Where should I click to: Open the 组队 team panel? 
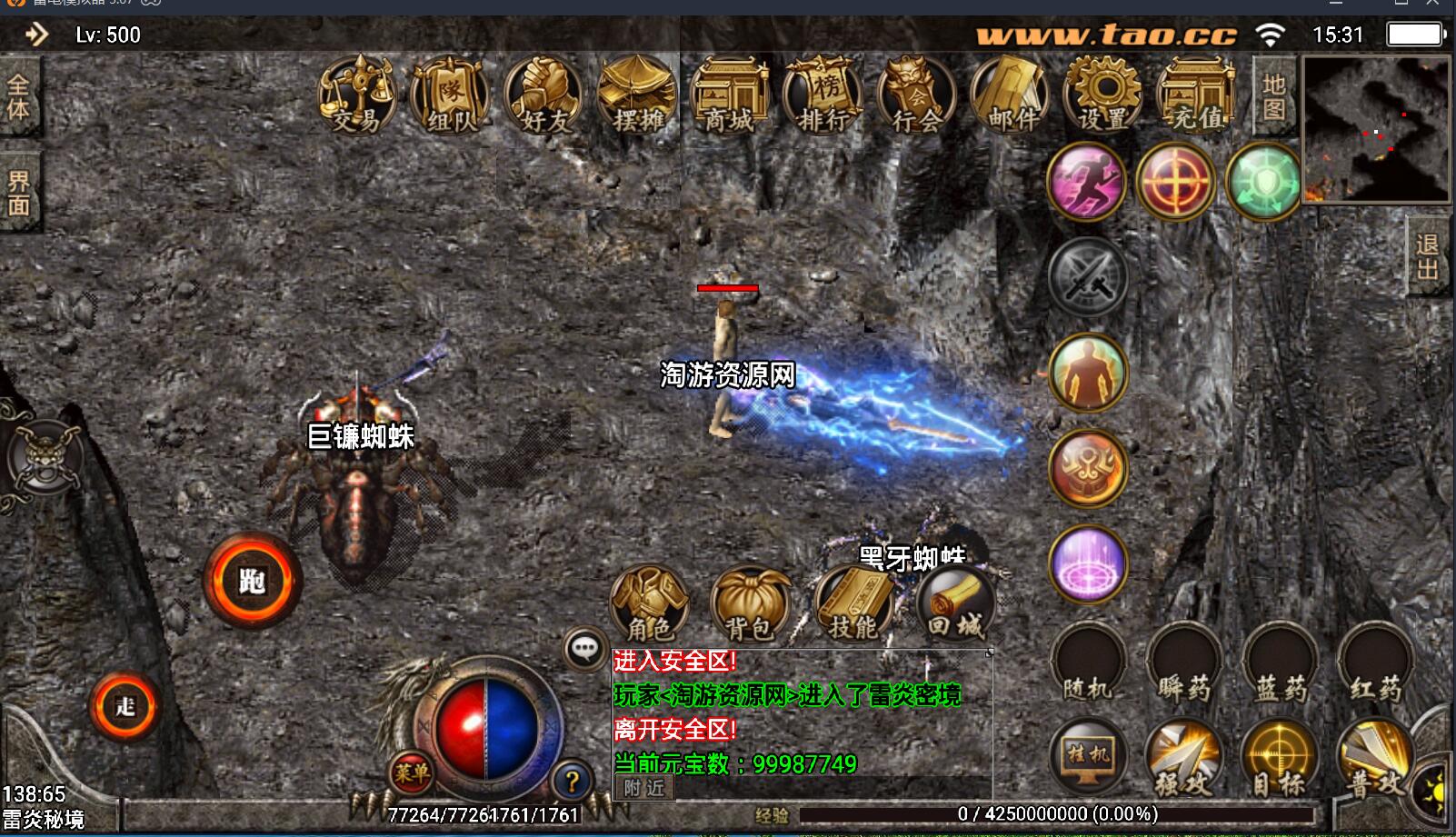pyautogui.click(x=450, y=95)
